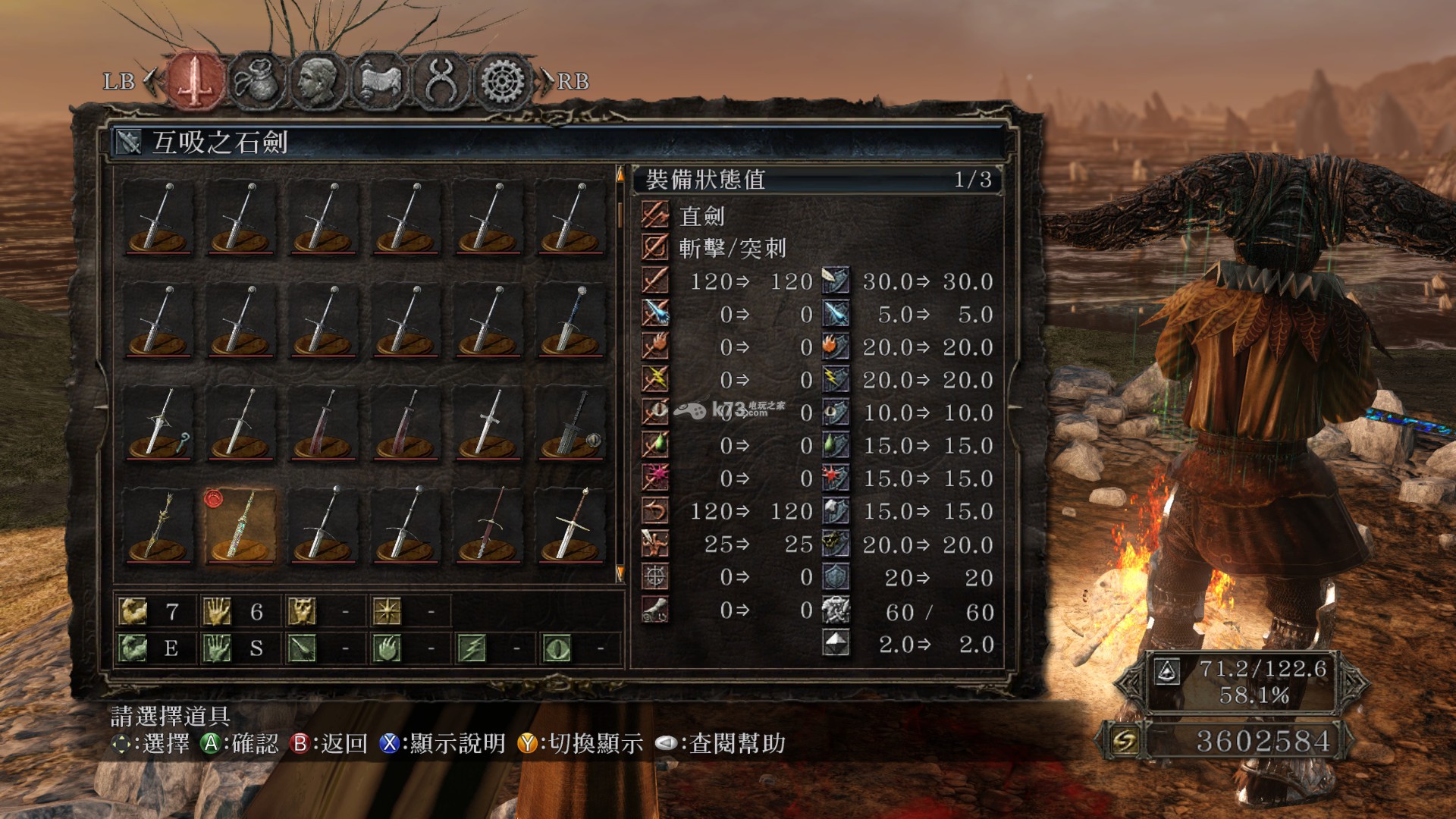1456x819 pixels.
Task: Choose the blue-hilted sword slot
Action: 571,322
